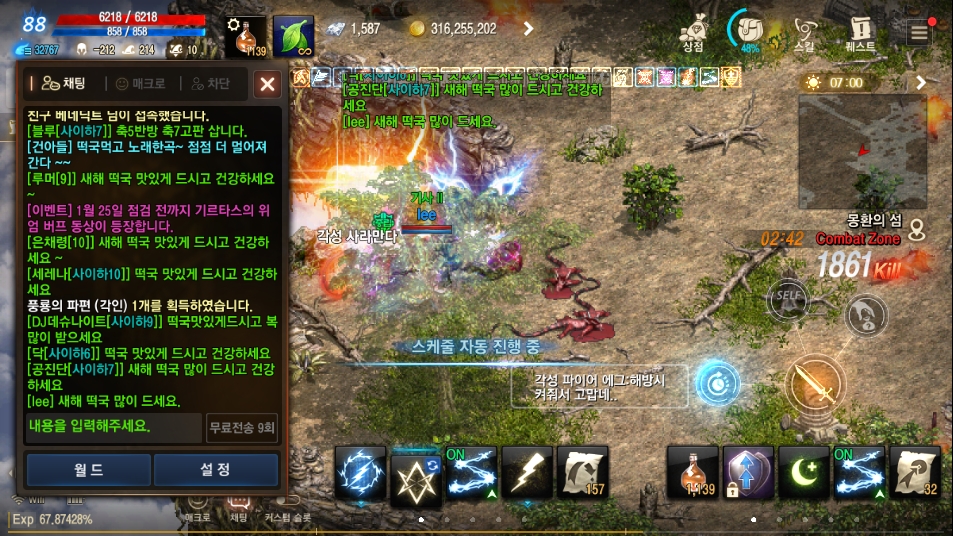This screenshot has height=536, width=953.
Task: Open the 상점 shop
Action: point(693,32)
